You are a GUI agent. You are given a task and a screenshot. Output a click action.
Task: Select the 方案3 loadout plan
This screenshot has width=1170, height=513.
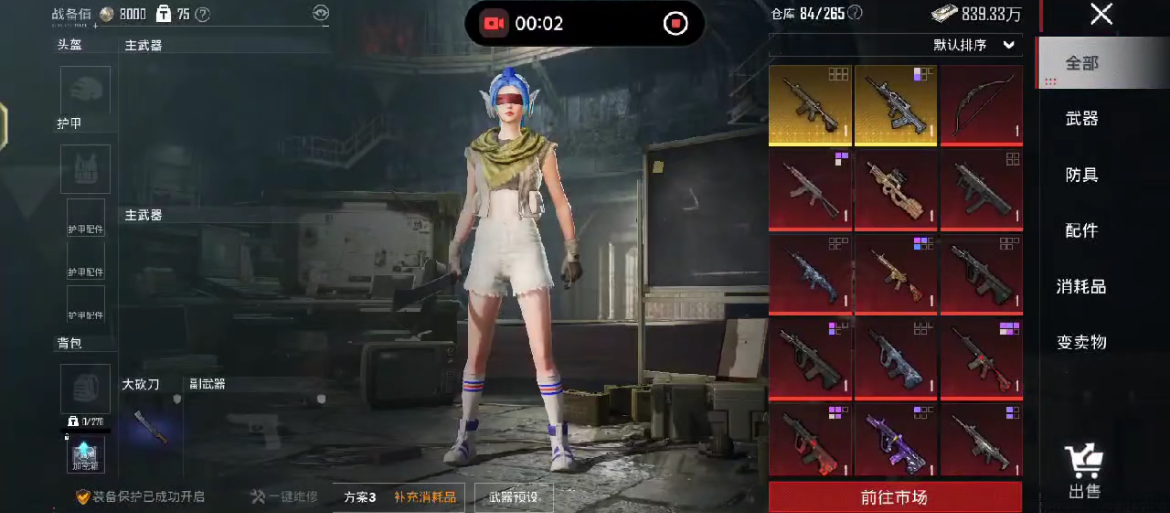point(359,497)
